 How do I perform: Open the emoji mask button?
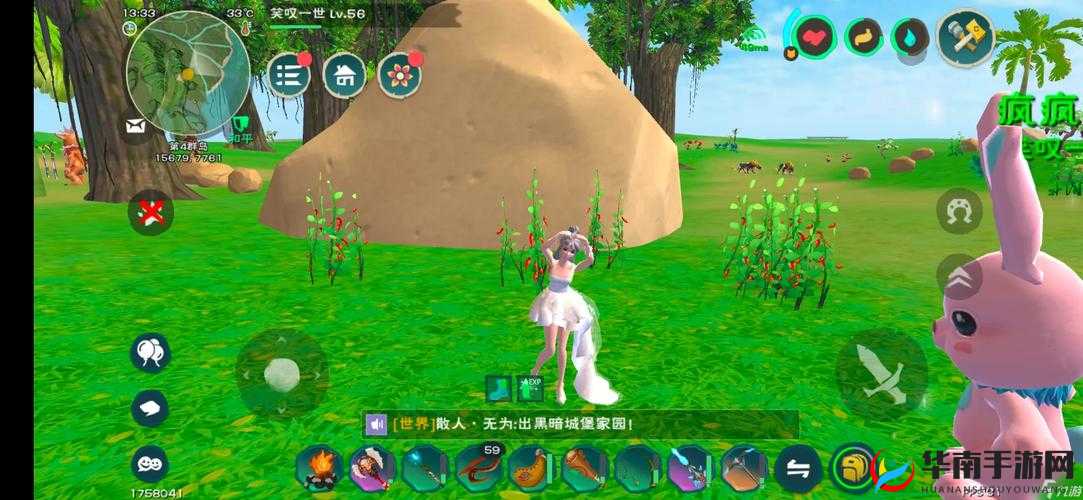pos(150,463)
